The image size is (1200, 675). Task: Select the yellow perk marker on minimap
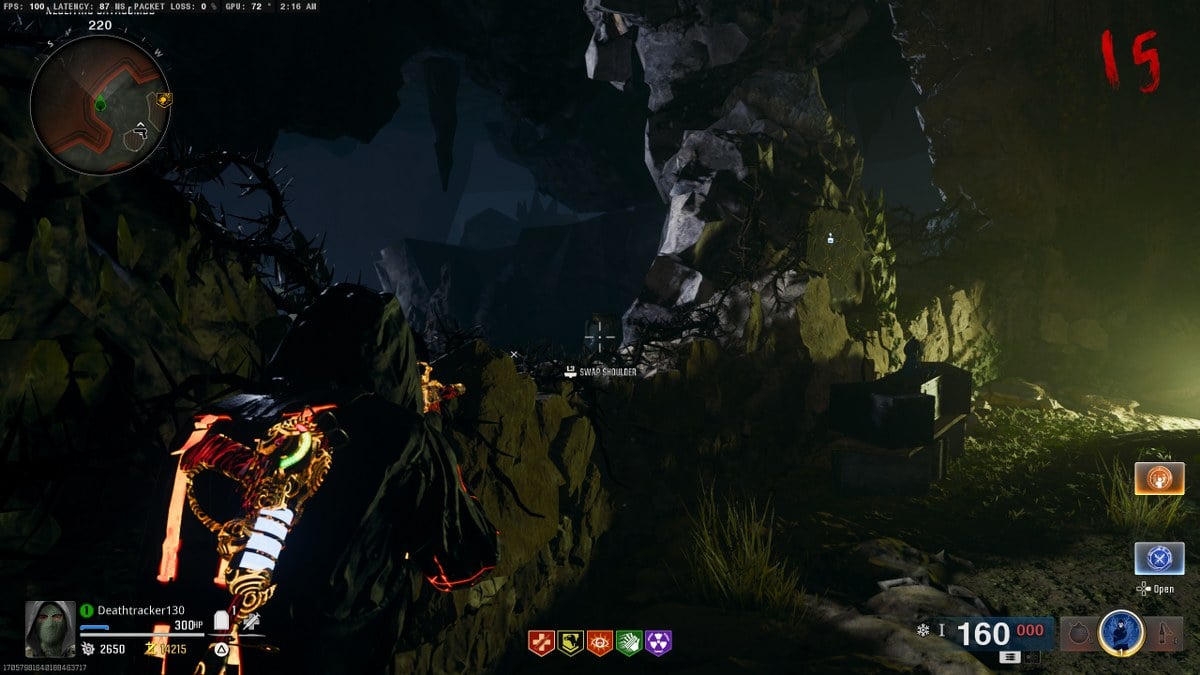[x=162, y=99]
